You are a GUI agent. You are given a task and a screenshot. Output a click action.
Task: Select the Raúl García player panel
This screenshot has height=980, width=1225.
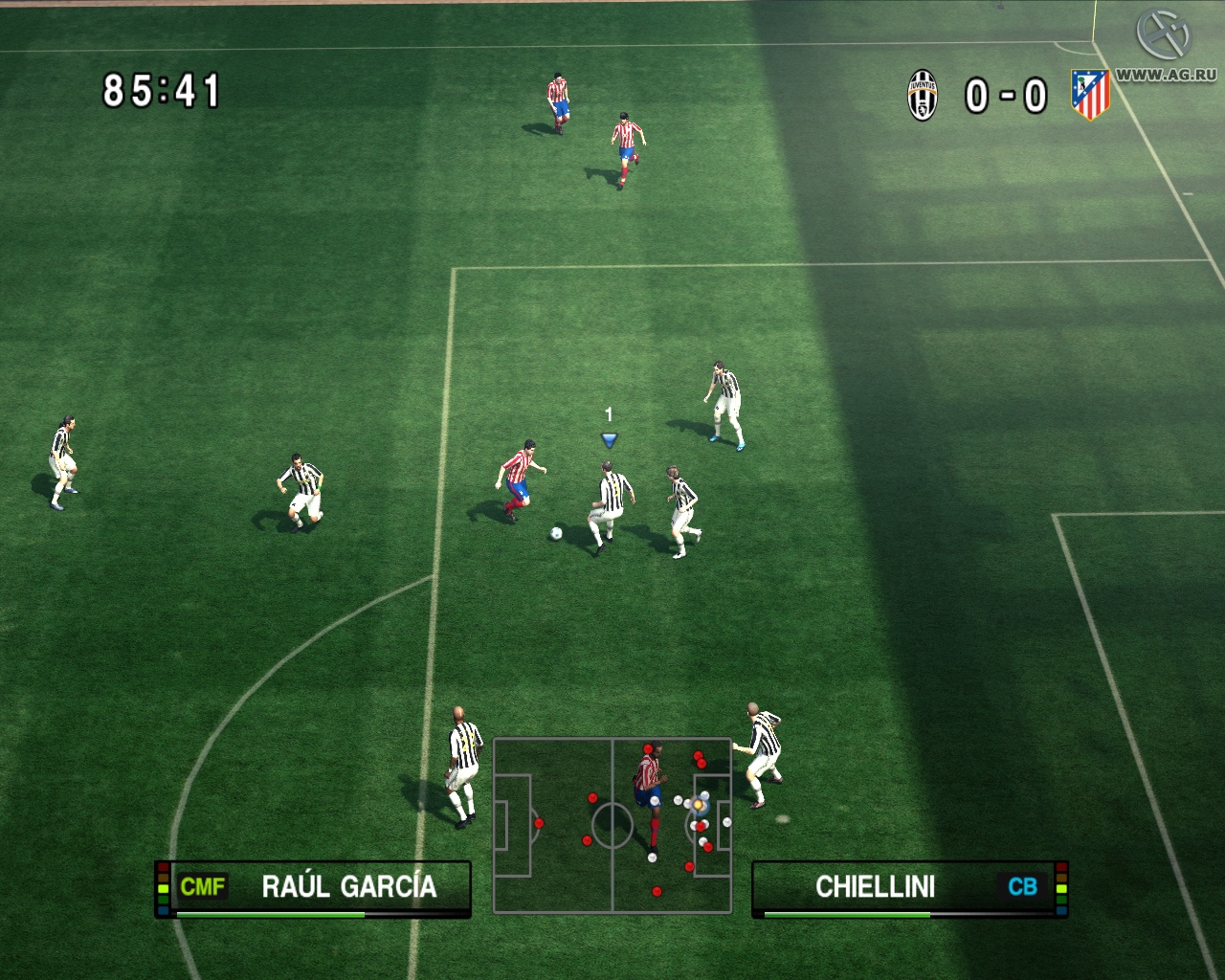point(313,888)
